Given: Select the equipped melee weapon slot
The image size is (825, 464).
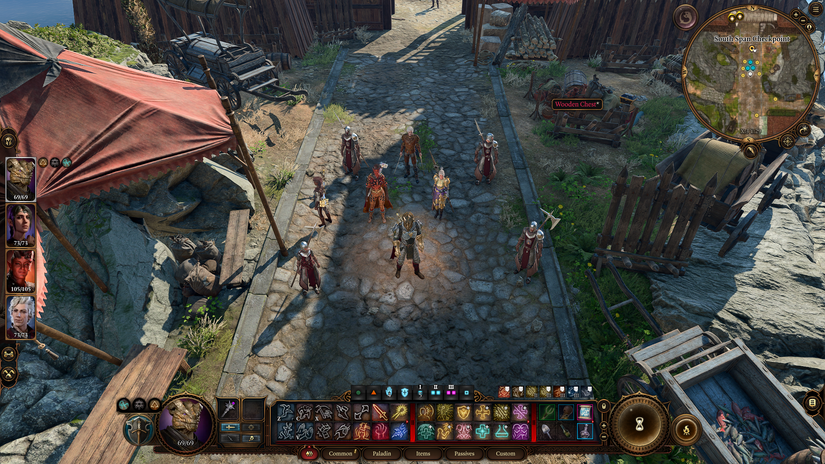Looking at the screenshot, I should pos(229,409).
